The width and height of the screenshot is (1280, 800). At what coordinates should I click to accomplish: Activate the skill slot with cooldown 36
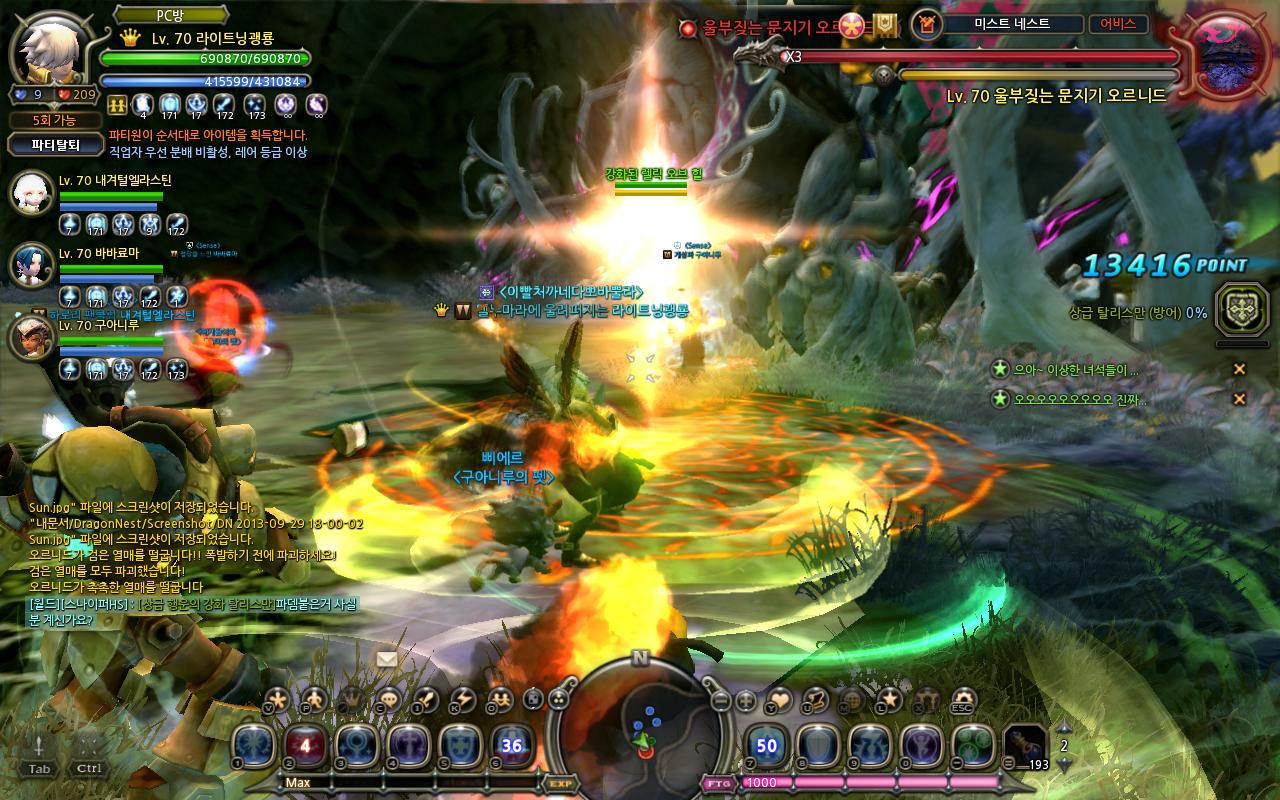(x=512, y=747)
